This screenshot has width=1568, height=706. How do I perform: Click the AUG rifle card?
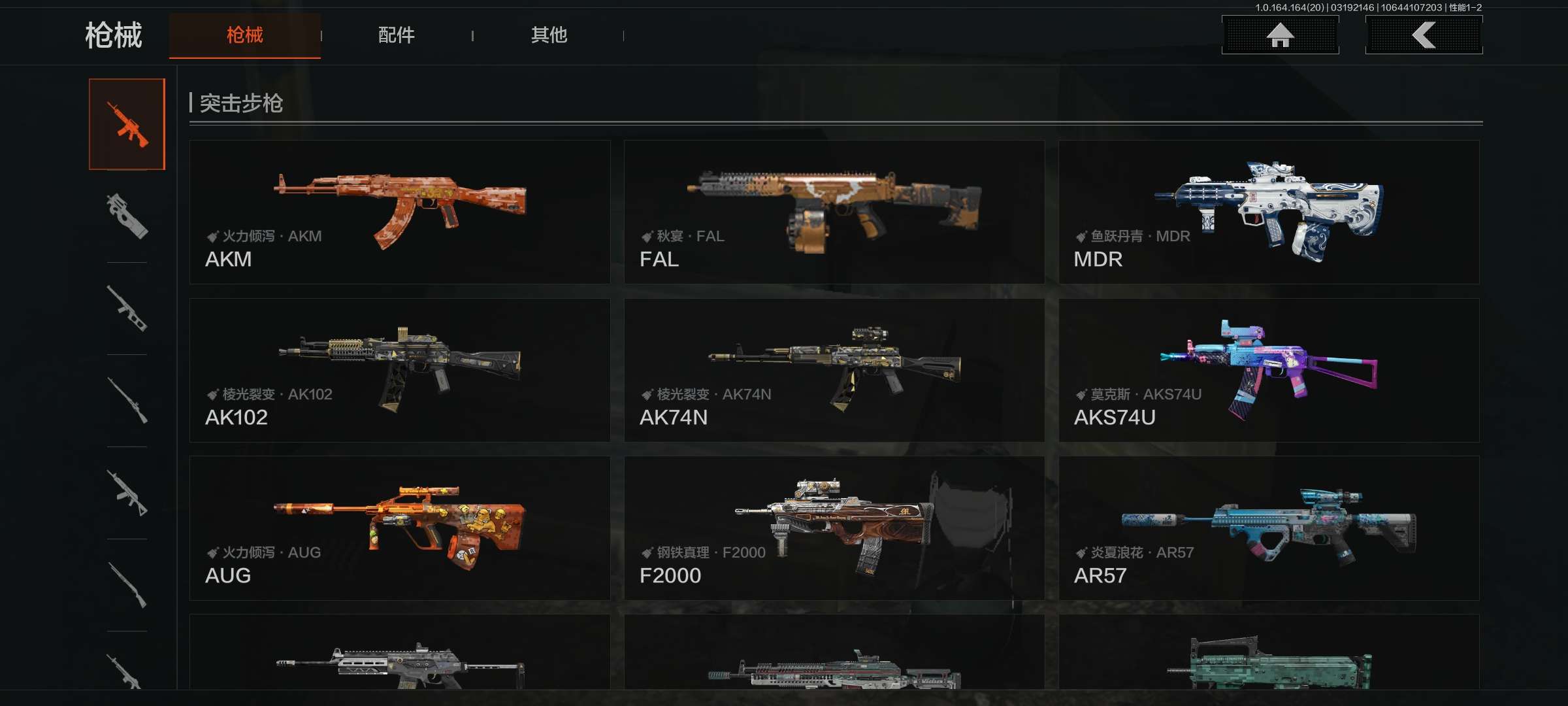pos(400,528)
